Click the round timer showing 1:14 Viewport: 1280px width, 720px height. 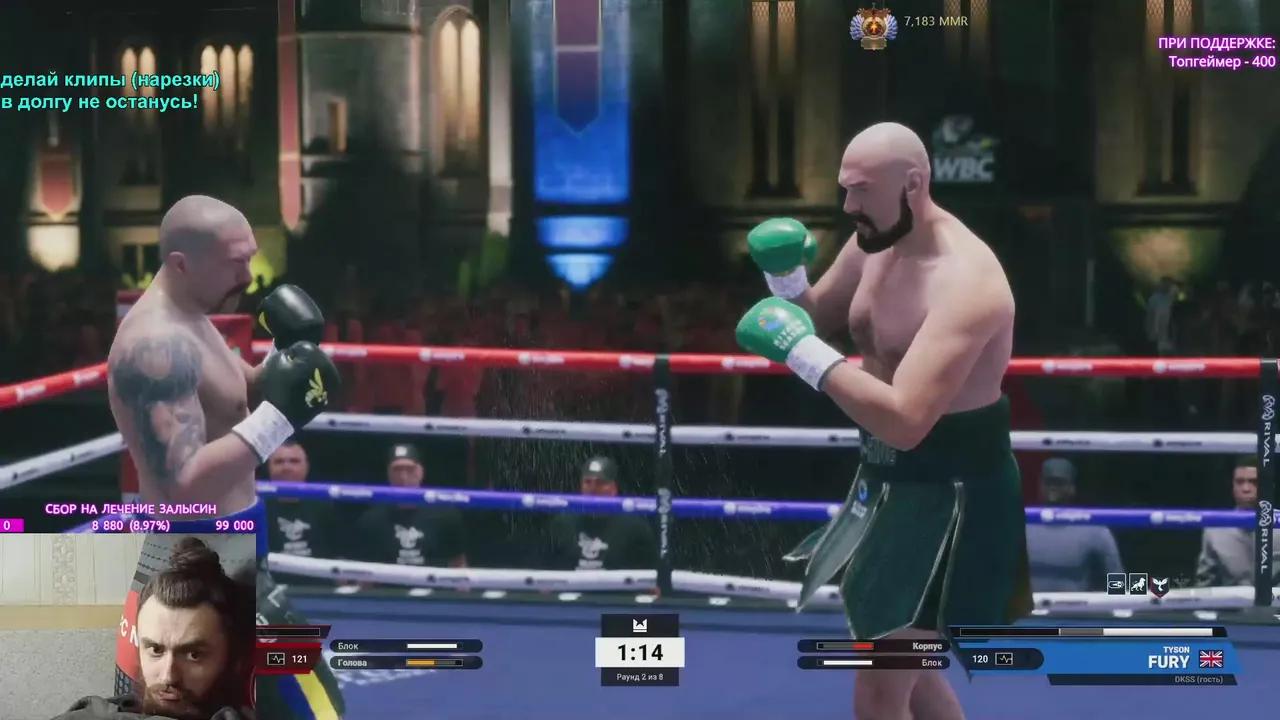[641, 652]
